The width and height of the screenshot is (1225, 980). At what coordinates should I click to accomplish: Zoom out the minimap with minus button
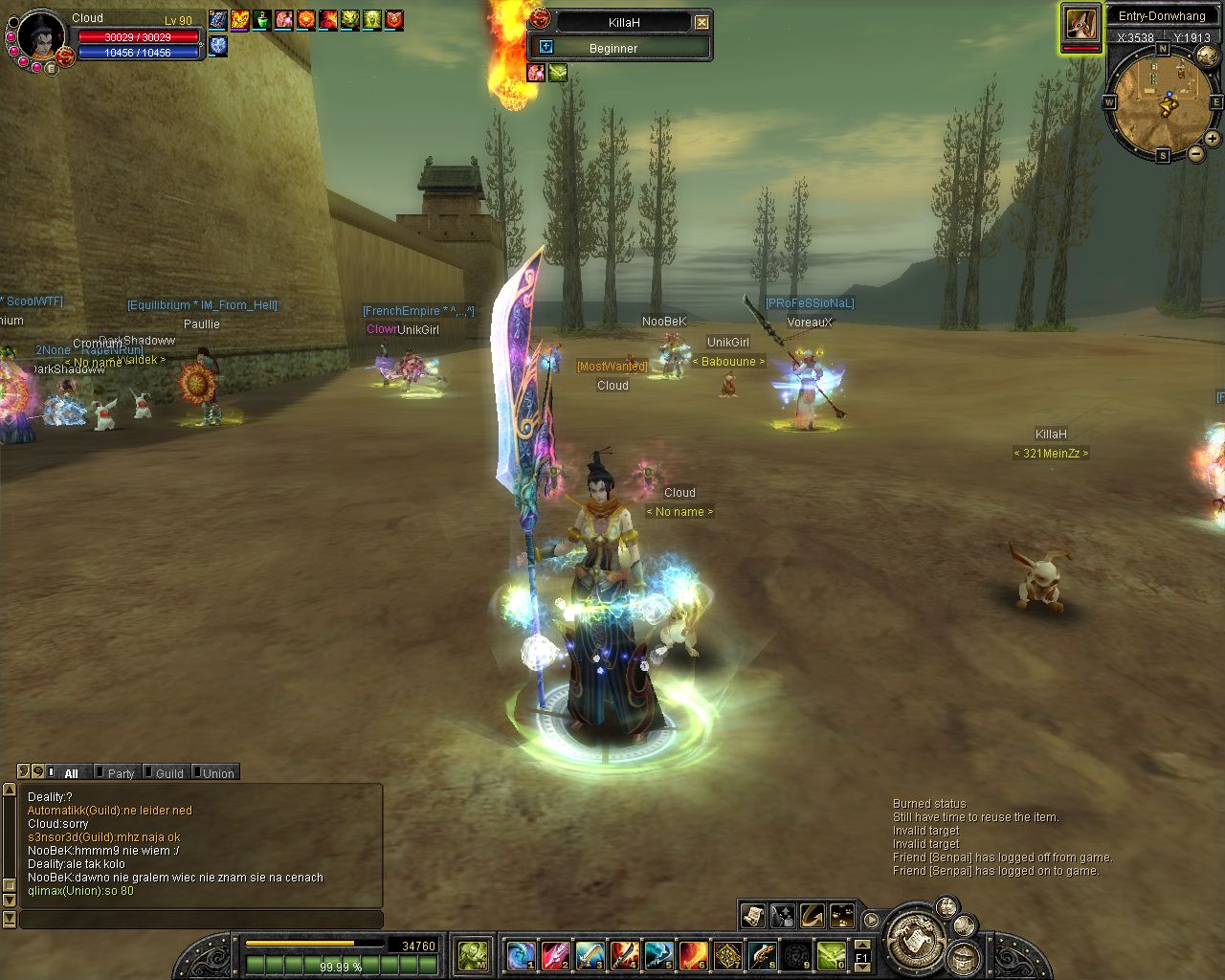pos(1195,153)
